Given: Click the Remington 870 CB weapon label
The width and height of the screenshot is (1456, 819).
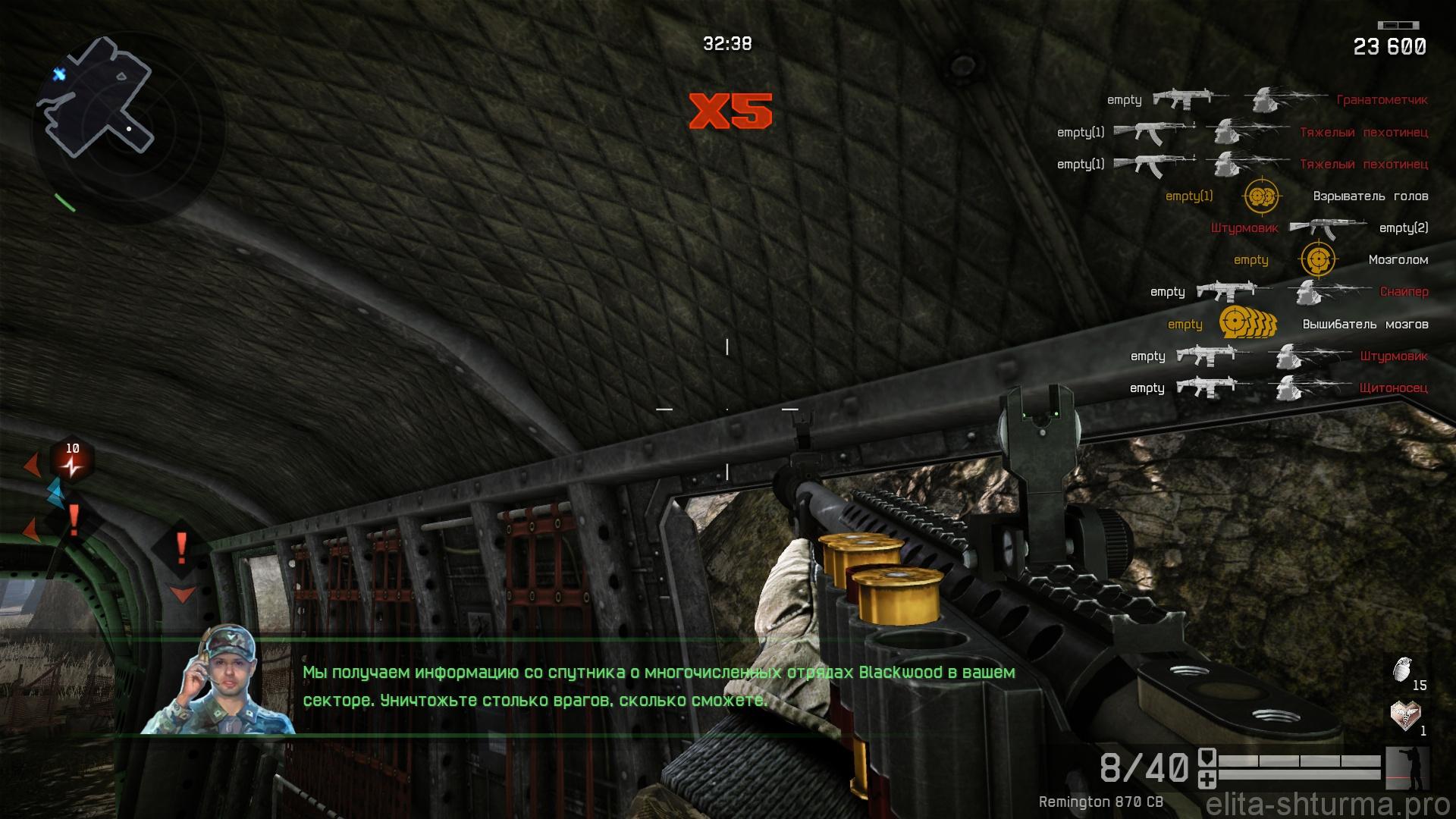Looking at the screenshot, I should click(1100, 802).
